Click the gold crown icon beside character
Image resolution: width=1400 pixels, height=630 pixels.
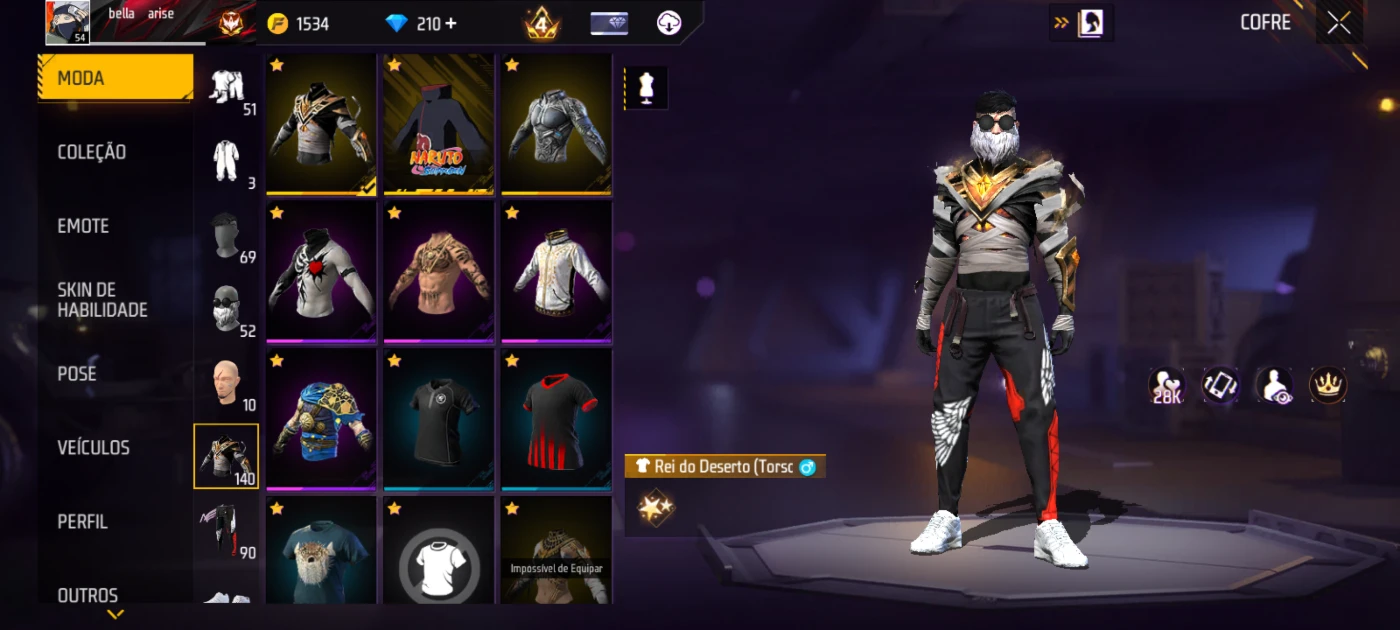(1327, 385)
